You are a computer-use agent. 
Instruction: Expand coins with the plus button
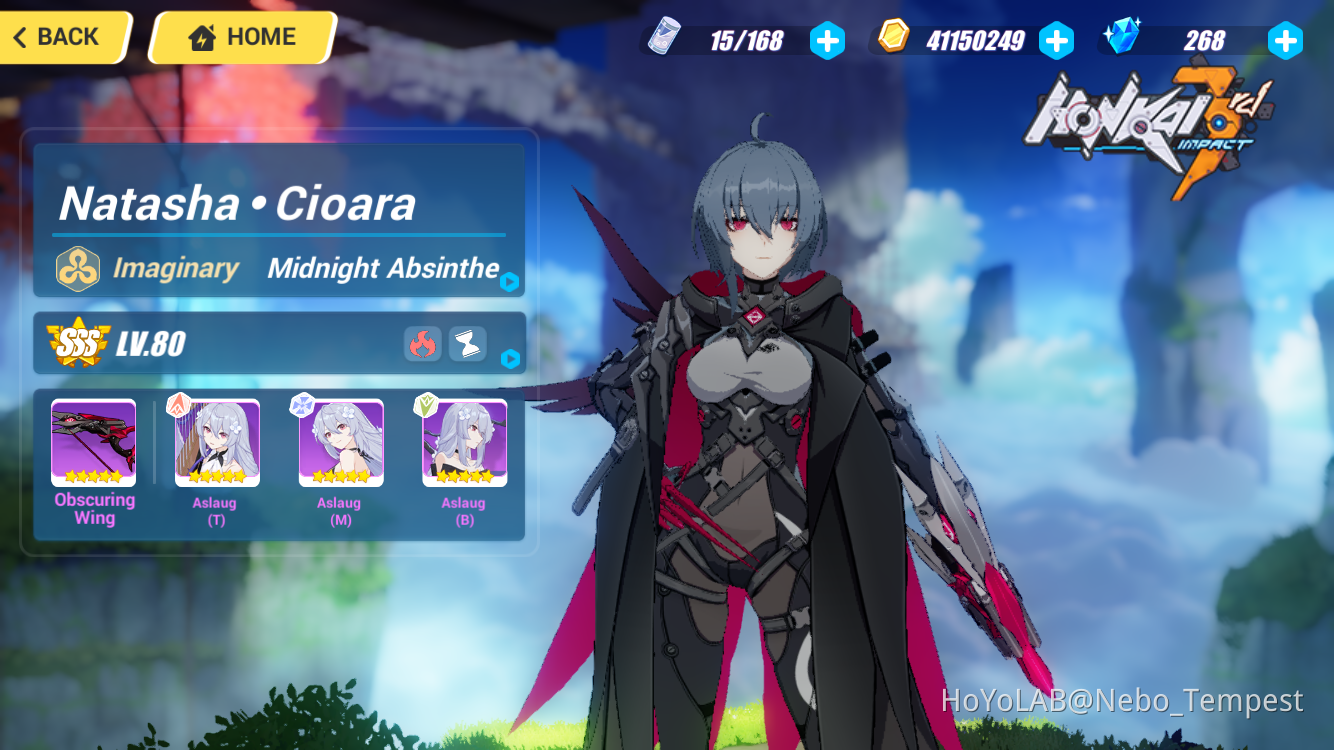click(1057, 41)
